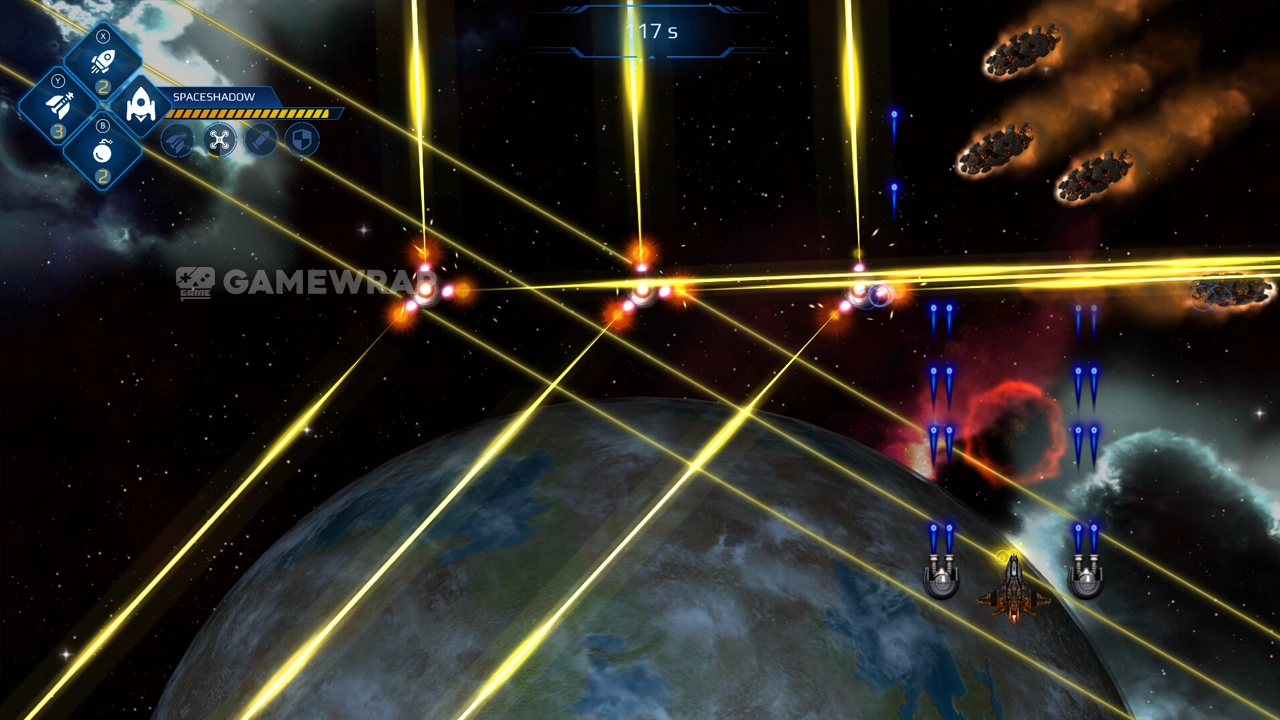Use the bomb special weapon

(102, 152)
